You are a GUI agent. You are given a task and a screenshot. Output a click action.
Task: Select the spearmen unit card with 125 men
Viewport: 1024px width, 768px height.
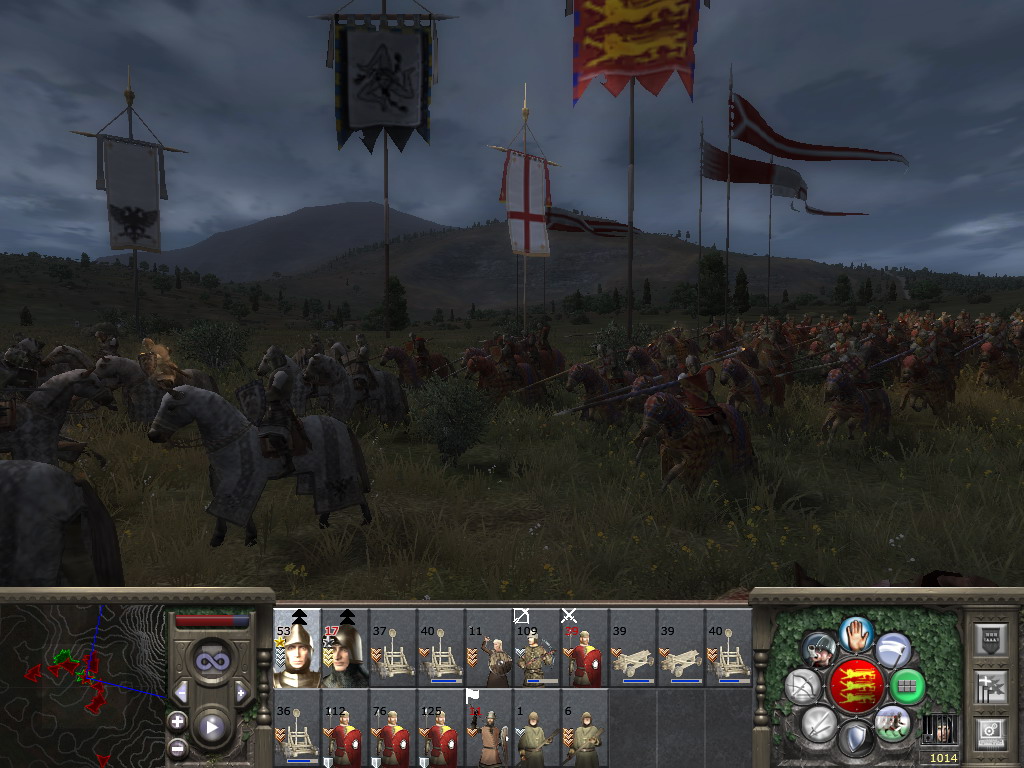(x=441, y=727)
